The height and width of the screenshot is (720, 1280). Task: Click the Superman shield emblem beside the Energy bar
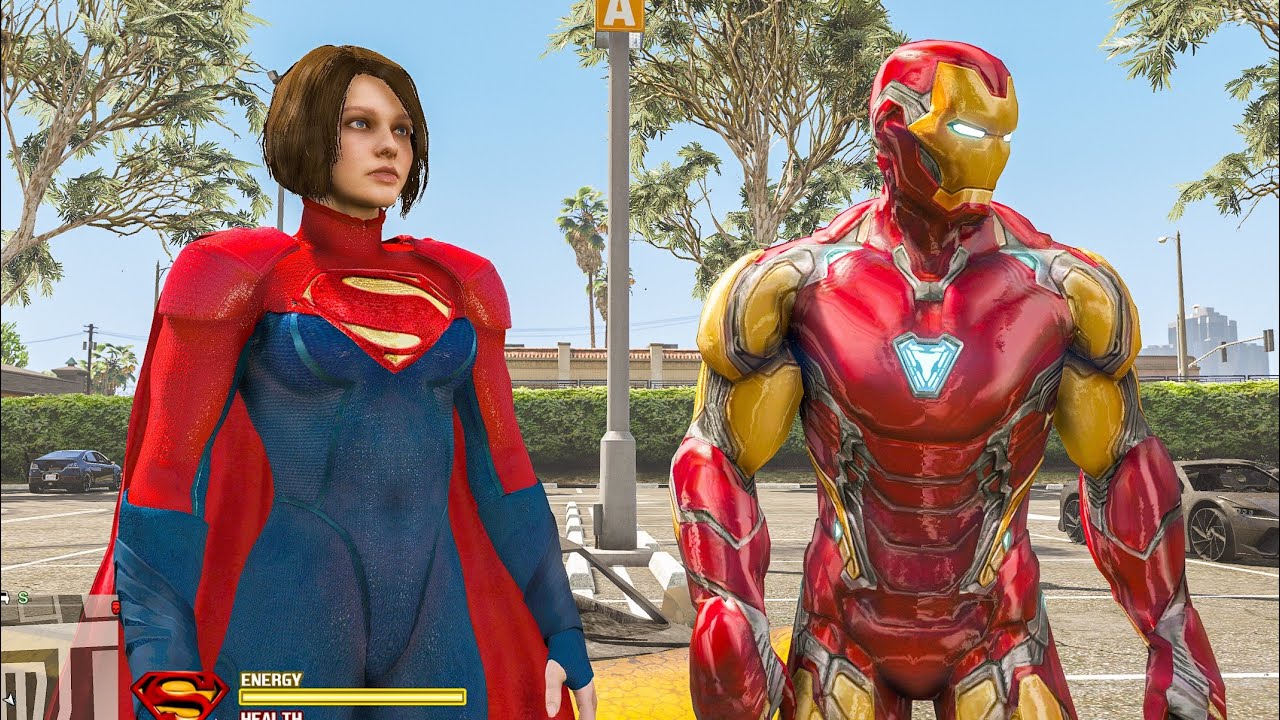pyautogui.click(x=180, y=694)
